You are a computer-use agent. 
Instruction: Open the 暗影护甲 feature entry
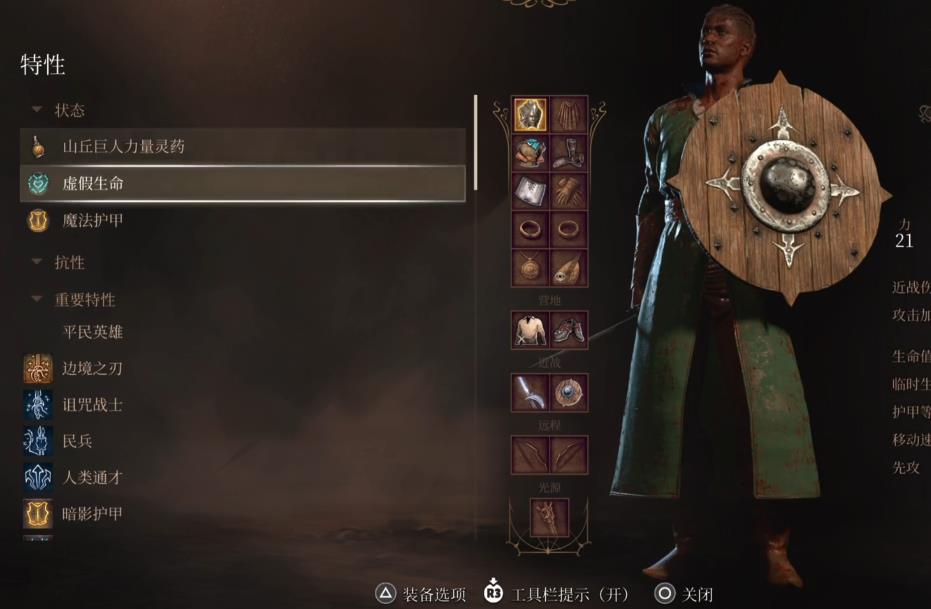point(92,514)
